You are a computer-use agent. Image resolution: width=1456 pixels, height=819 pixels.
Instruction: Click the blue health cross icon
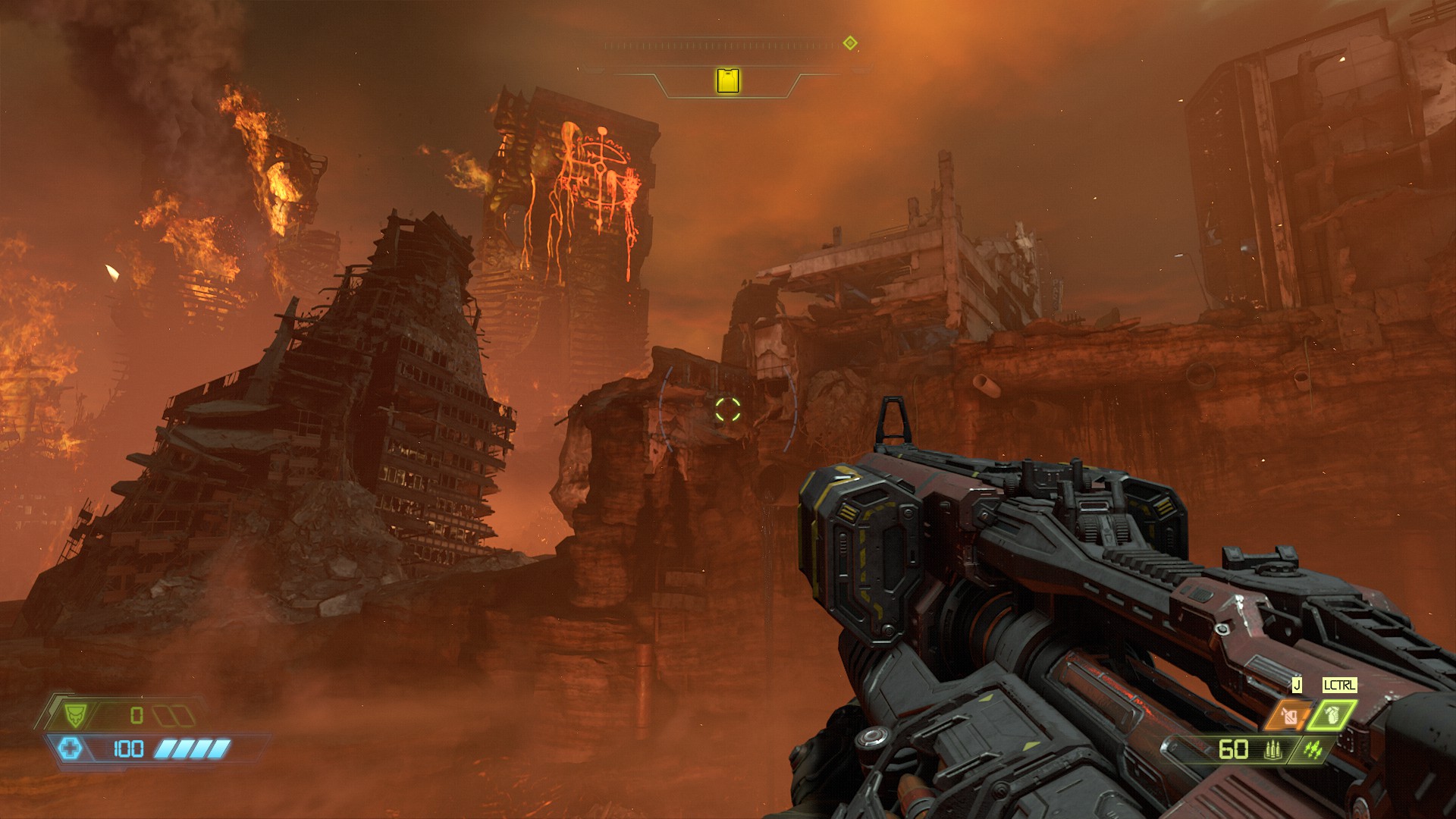71,749
